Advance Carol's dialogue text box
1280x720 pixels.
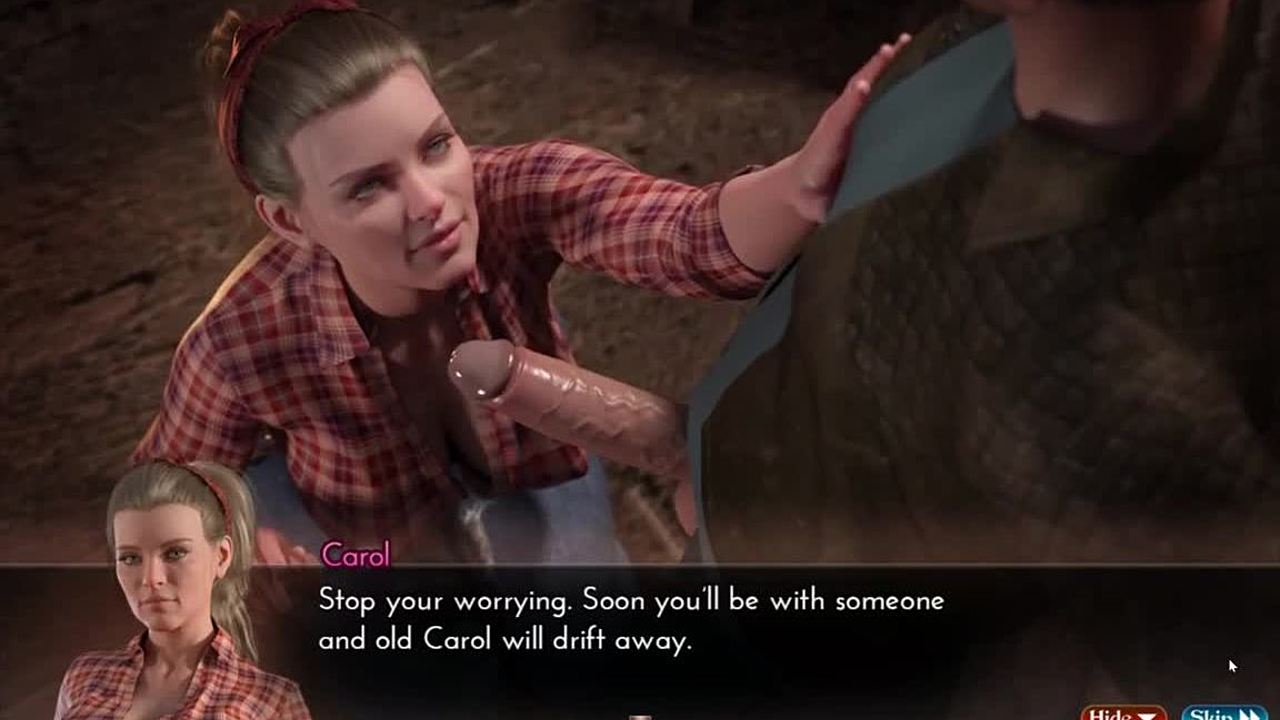[630, 620]
